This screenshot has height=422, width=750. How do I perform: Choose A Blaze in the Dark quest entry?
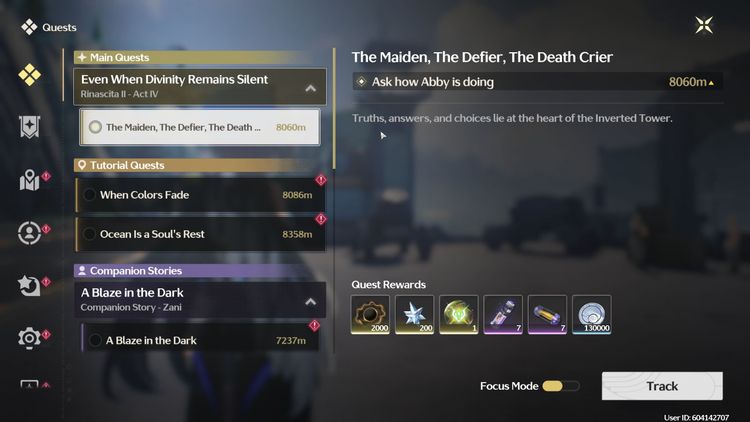[x=200, y=340]
